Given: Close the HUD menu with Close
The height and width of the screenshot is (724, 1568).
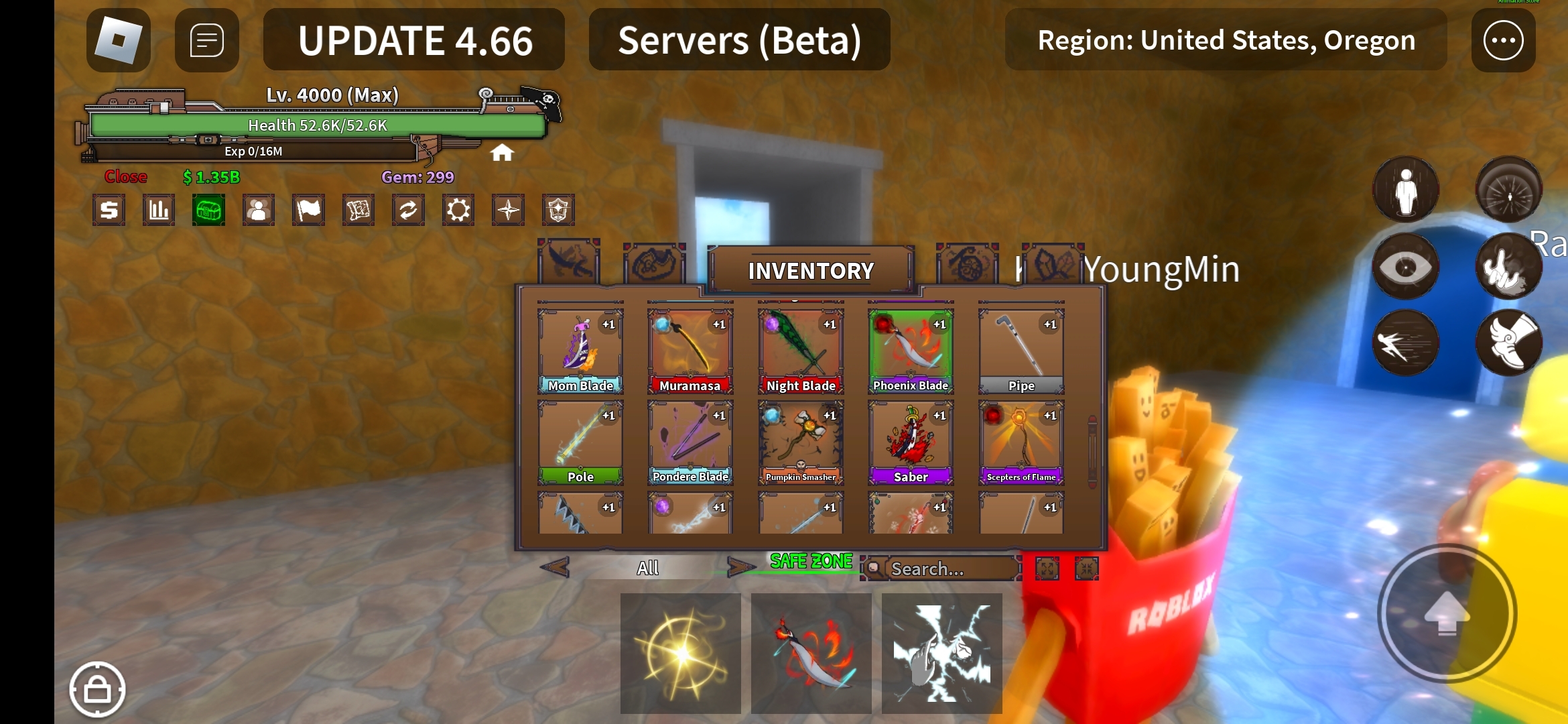Looking at the screenshot, I should click(125, 177).
